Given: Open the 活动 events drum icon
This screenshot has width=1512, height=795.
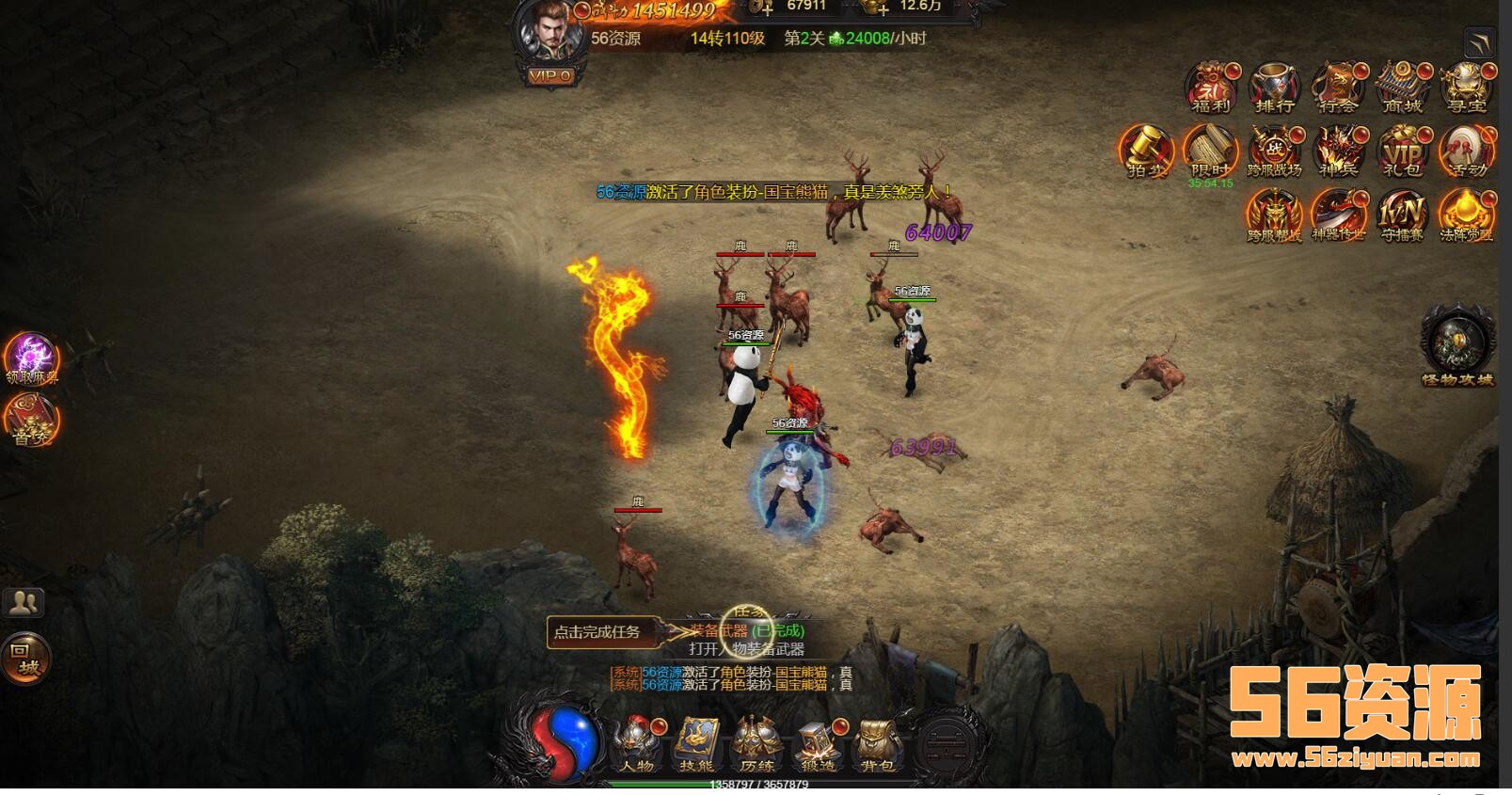Looking at the screenshot, I should [1466, 151].
